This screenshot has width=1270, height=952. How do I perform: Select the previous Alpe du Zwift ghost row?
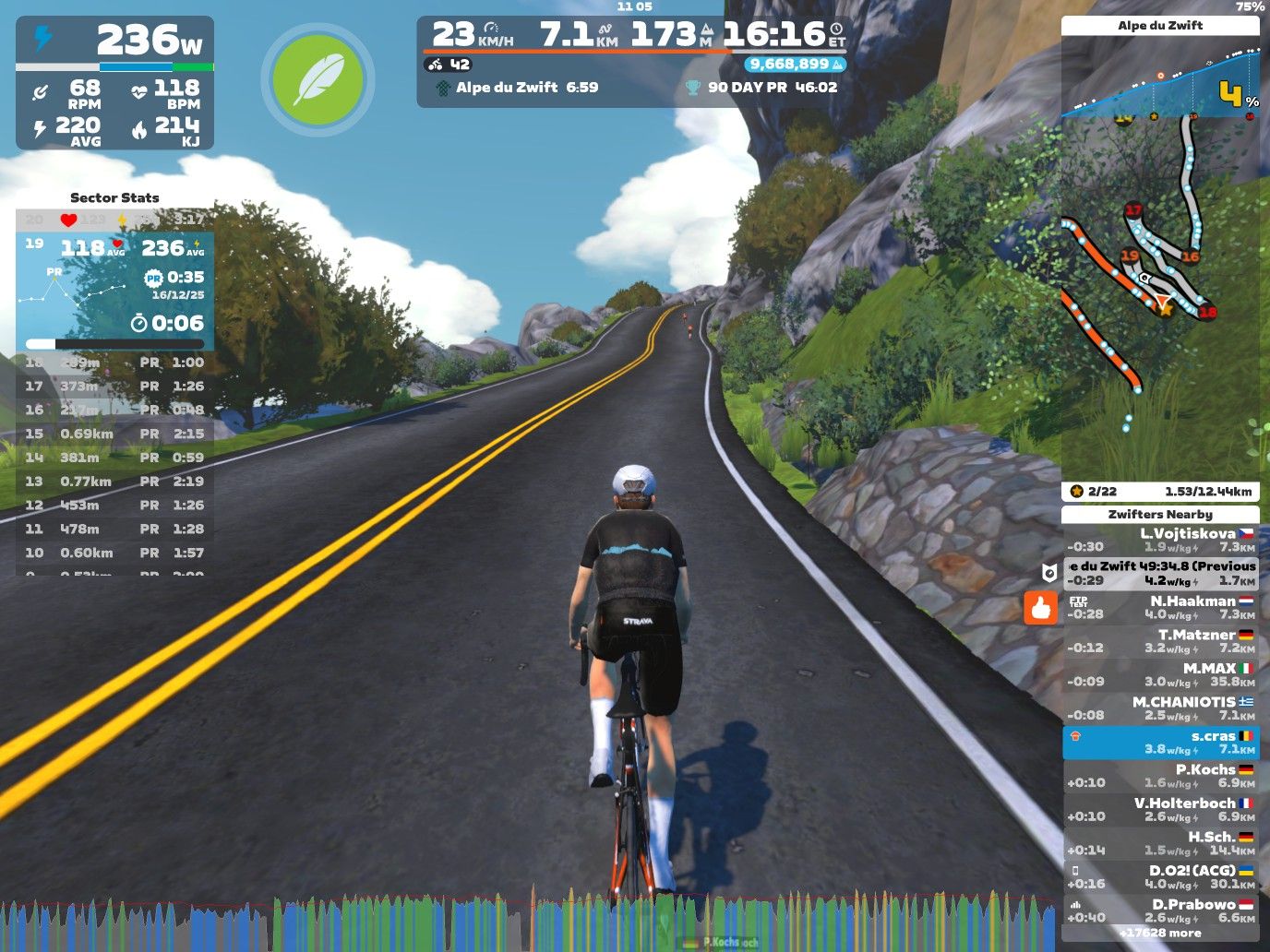pos(1160,573)
